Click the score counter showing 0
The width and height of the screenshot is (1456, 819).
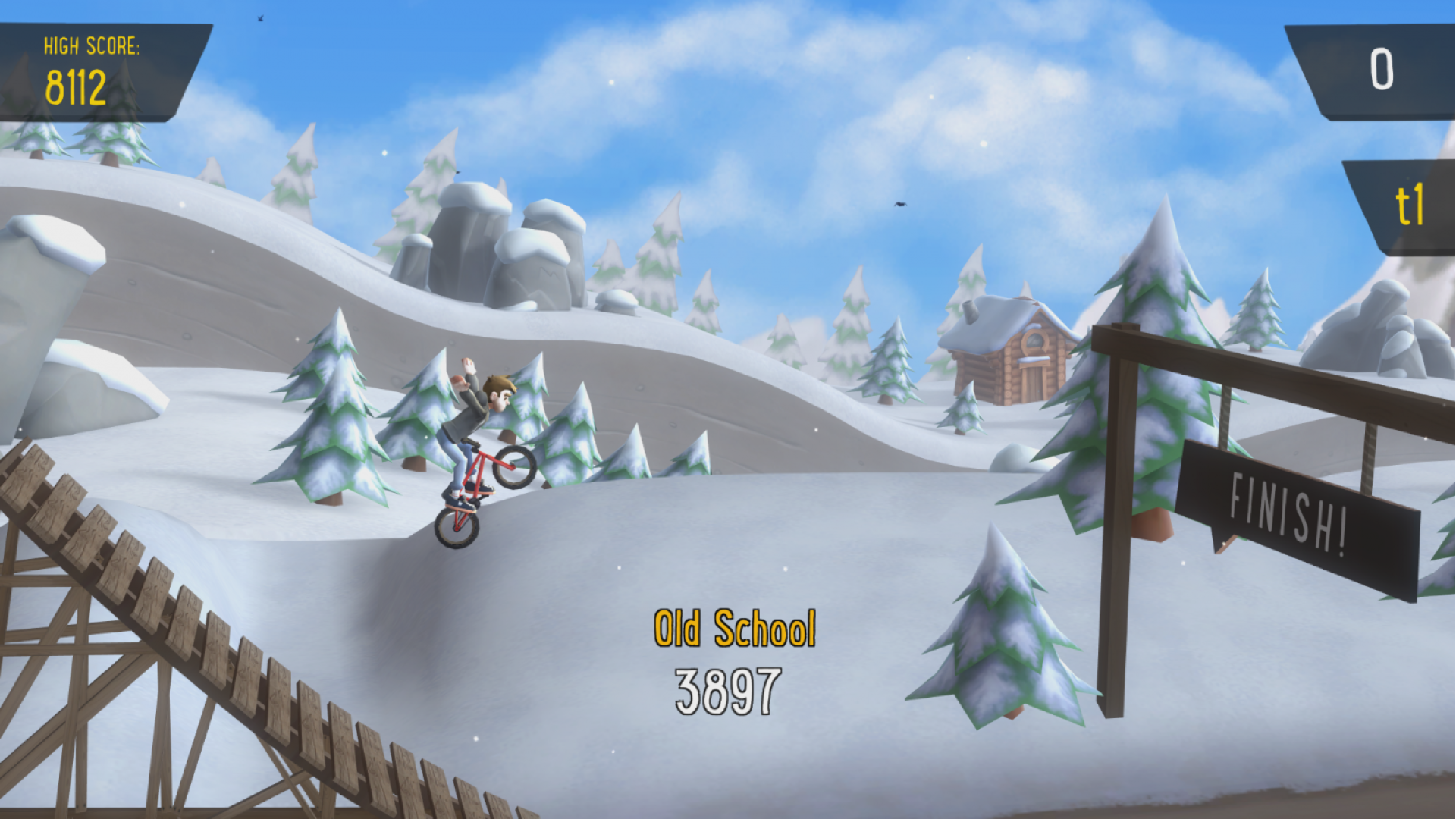coord(1382,68)
